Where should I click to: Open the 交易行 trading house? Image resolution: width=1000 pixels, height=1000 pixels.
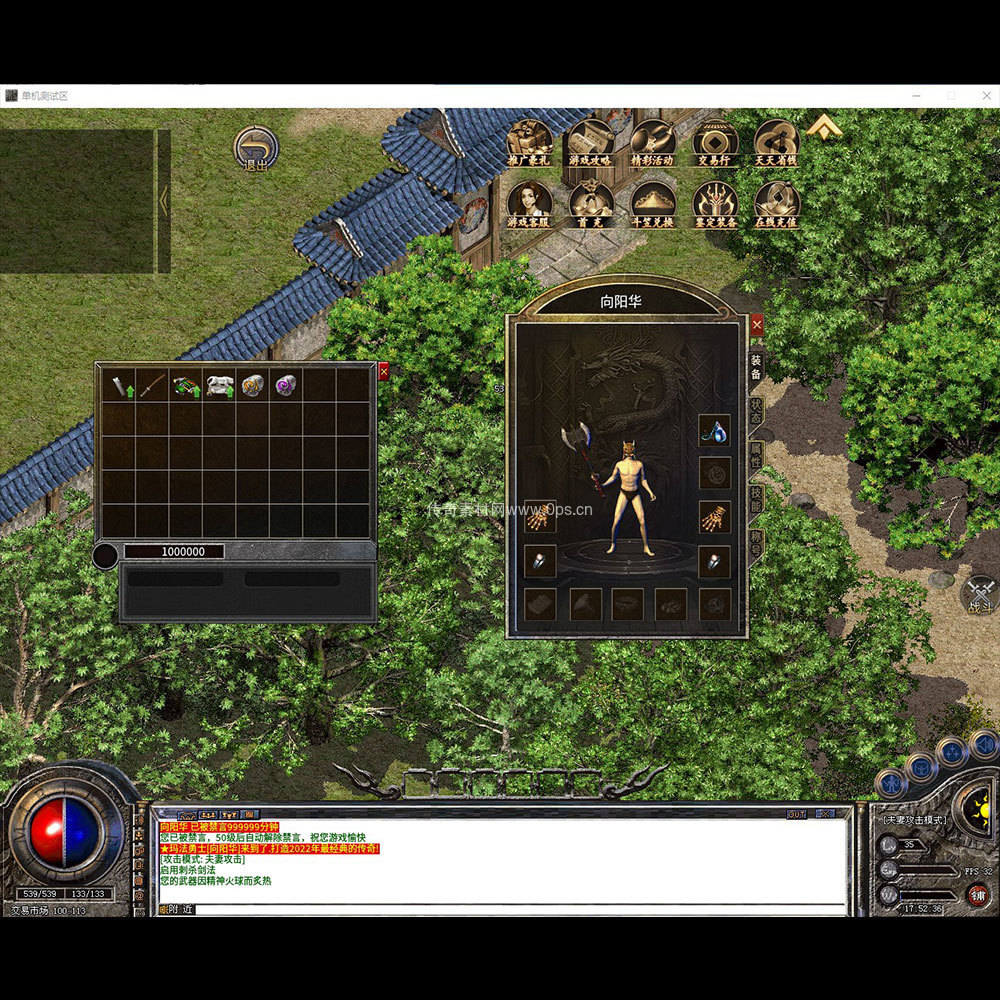click(x=715, y=142)
